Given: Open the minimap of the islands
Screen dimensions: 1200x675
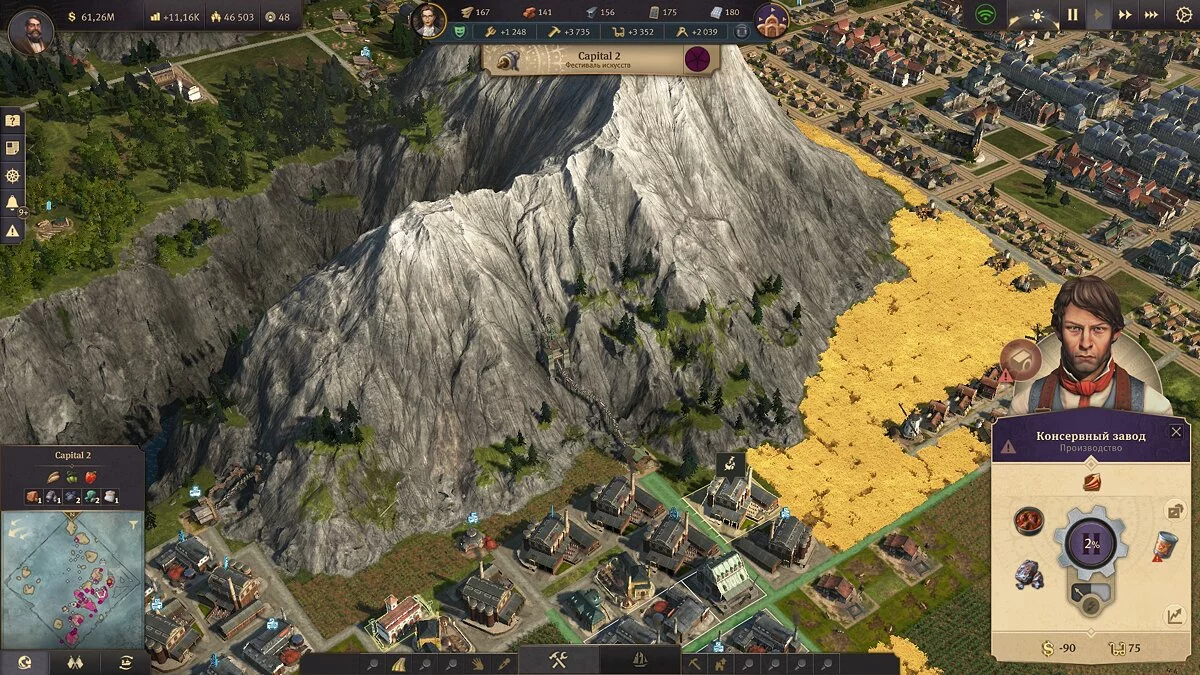Looking at the screenshot, I should pos(72,578).
